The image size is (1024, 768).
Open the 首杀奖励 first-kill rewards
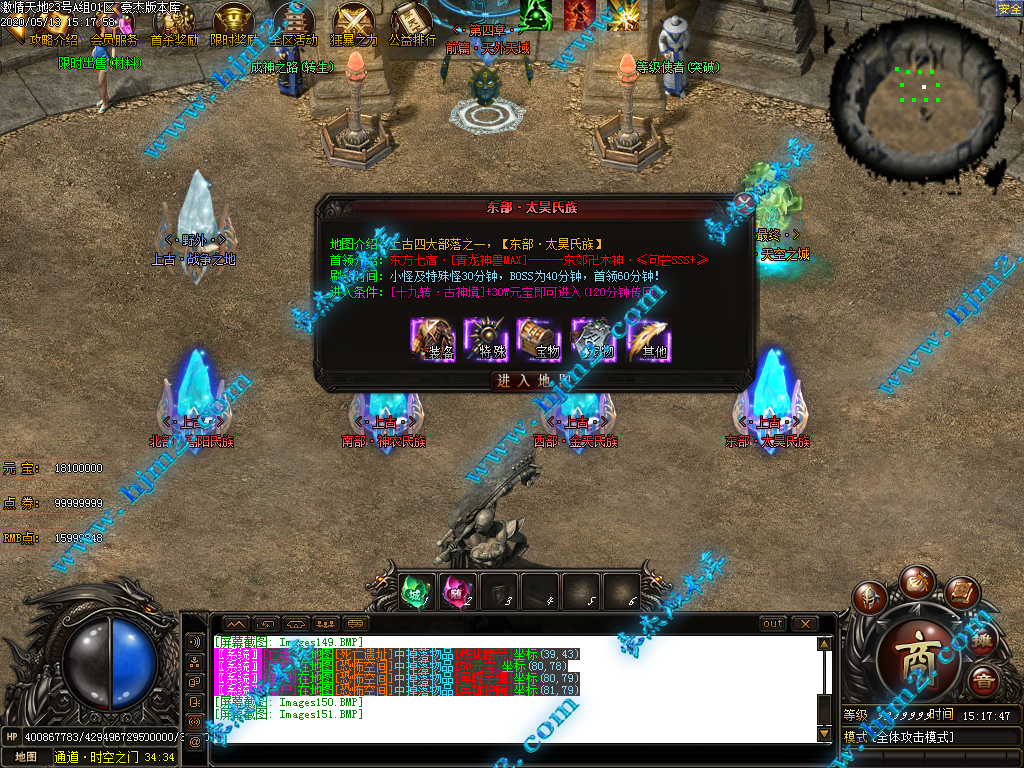[174, 23]
